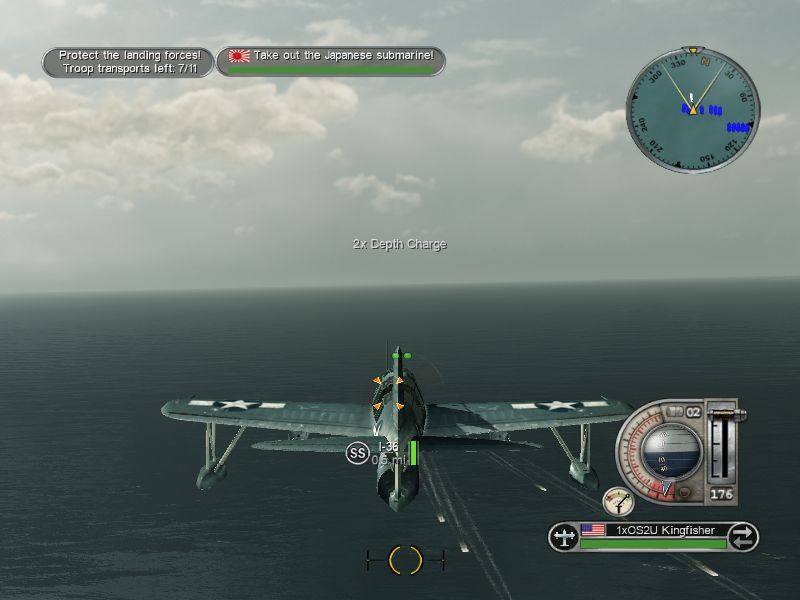Click the small fuel needle gauge
The width and height of the screenshot is (800, 600).
click(619, 502)
